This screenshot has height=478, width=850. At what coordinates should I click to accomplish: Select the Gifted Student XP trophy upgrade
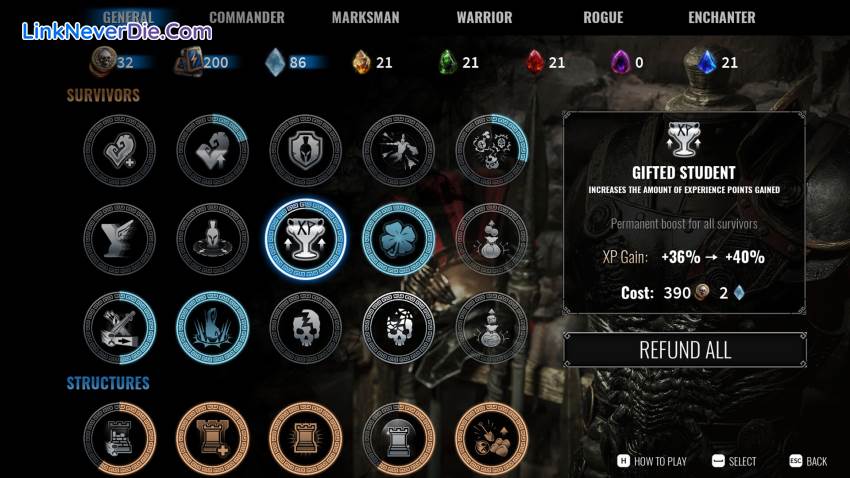coord(305,240)
